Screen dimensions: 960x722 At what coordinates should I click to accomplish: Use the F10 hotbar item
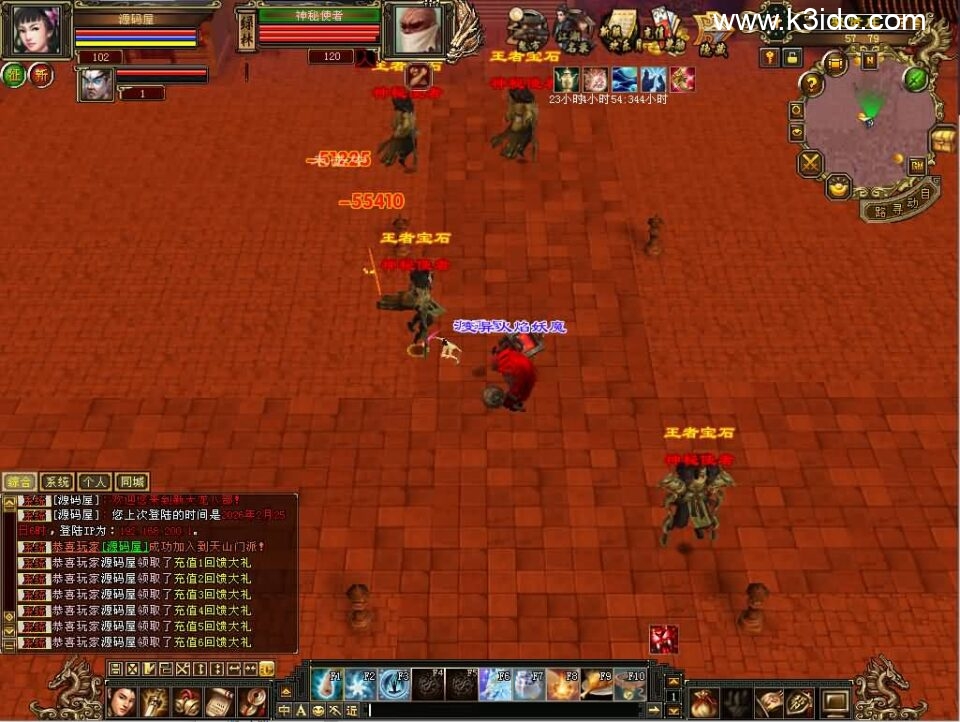[x=630, y=684]
